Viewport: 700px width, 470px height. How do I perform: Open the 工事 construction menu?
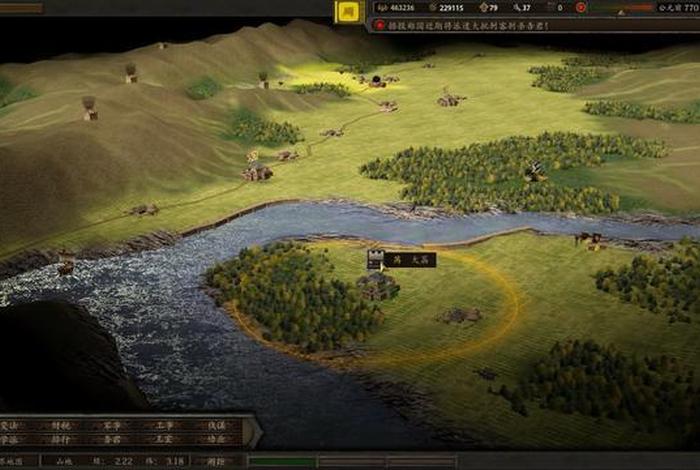(163, 425)
